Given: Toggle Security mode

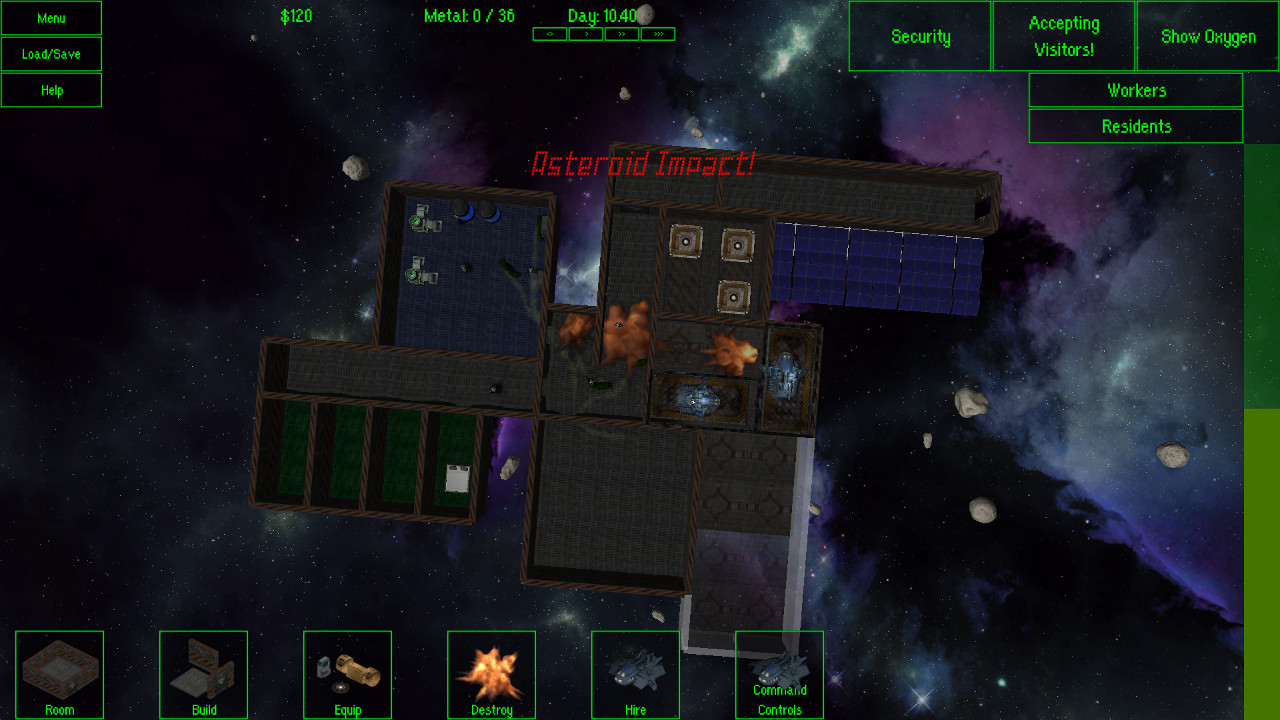Looking at the screenshot, I should coord(919,36).
